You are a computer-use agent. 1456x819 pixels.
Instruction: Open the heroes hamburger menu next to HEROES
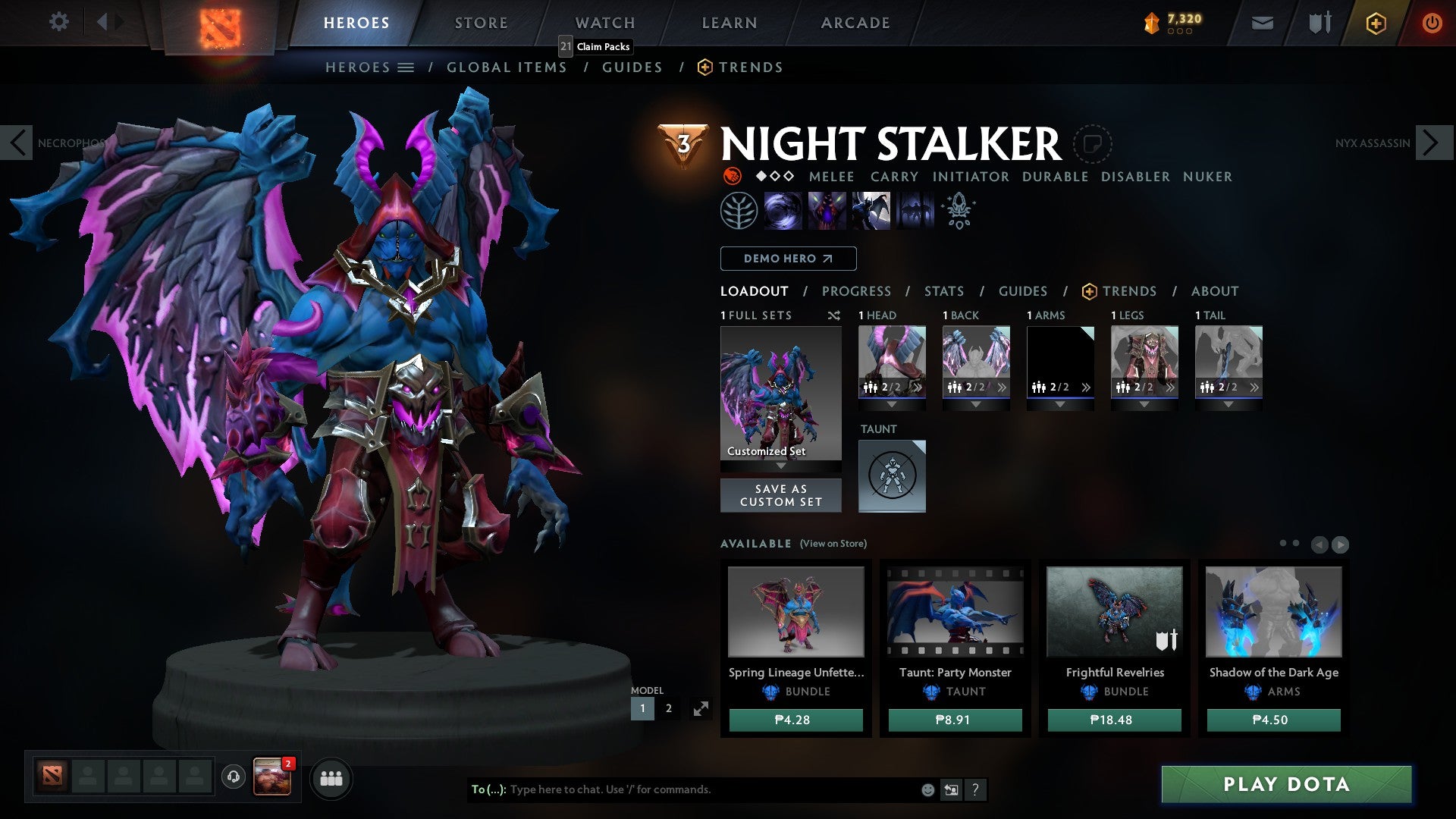click(407, 67)
